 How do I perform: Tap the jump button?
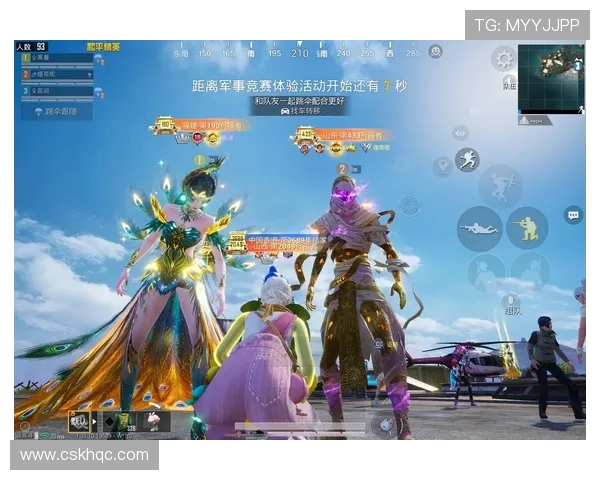[x=500, y=185]
